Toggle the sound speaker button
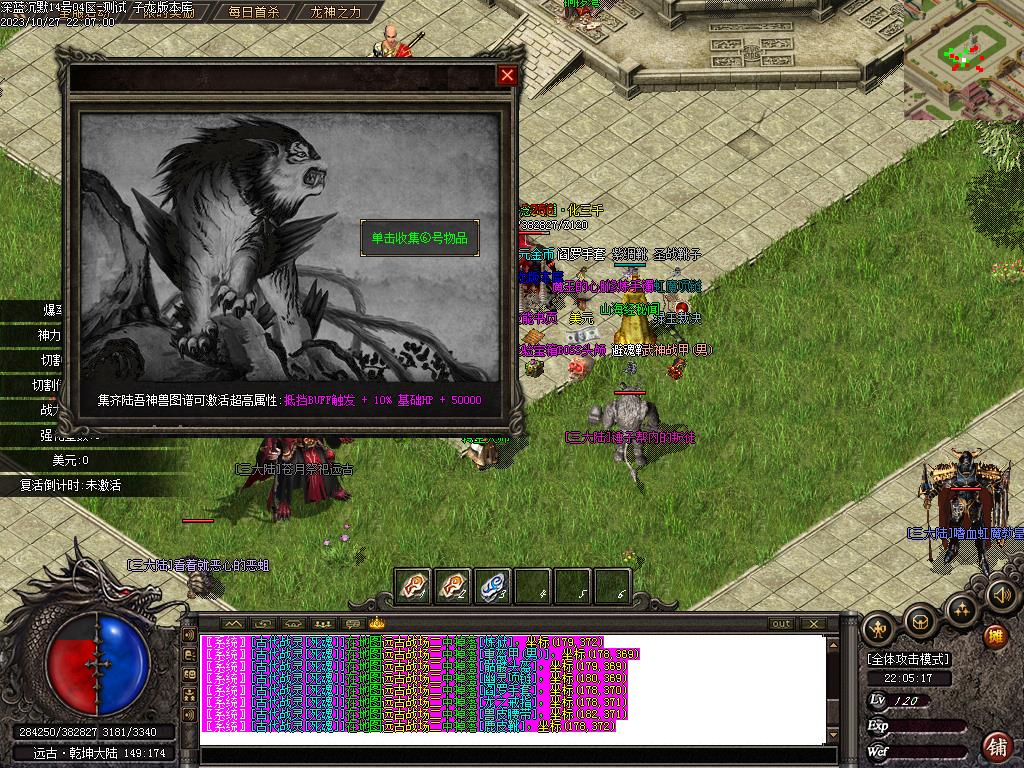 coord(1001,596)
